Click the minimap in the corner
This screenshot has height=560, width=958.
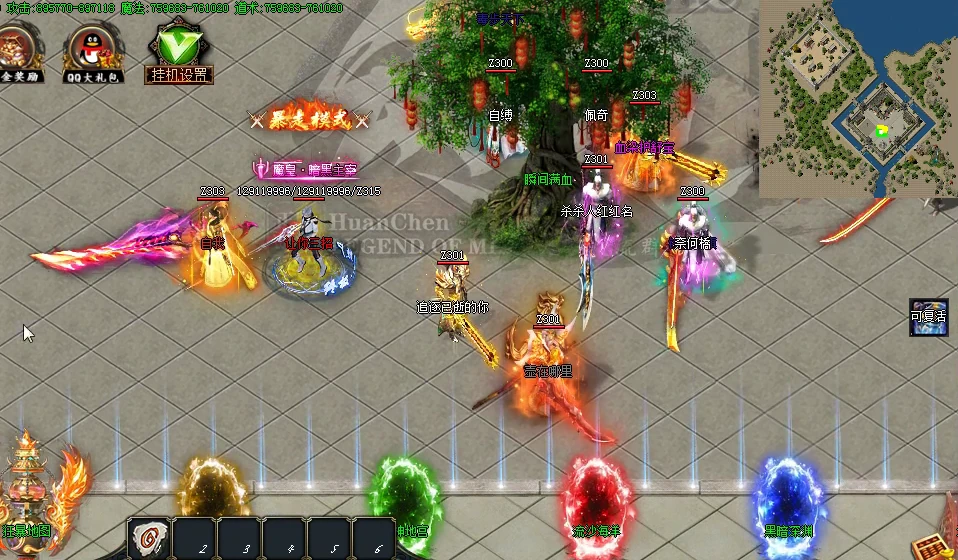point(857,98)
